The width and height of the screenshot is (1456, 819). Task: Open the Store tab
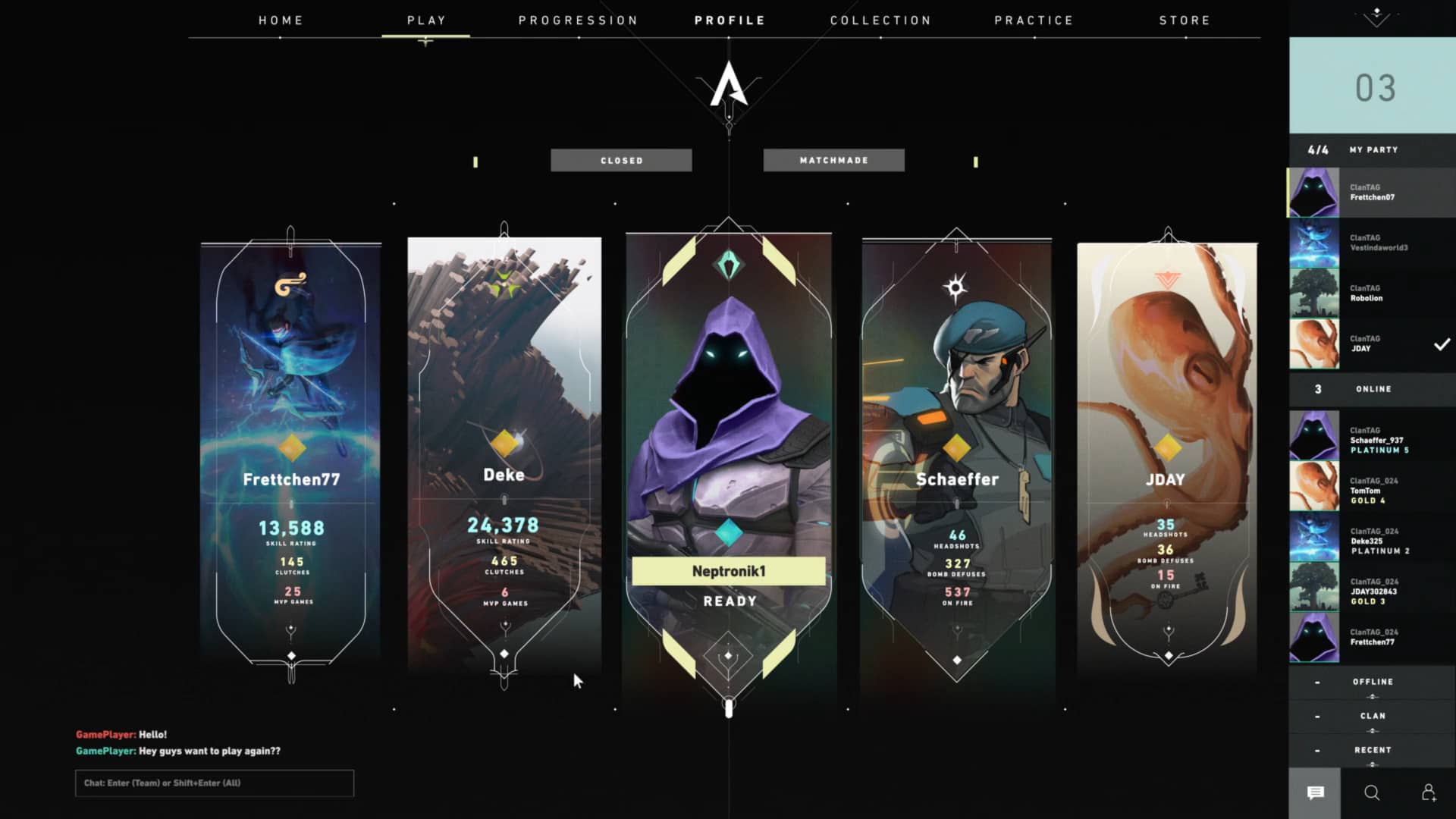pyautogui.click(x=1185, y=20)
